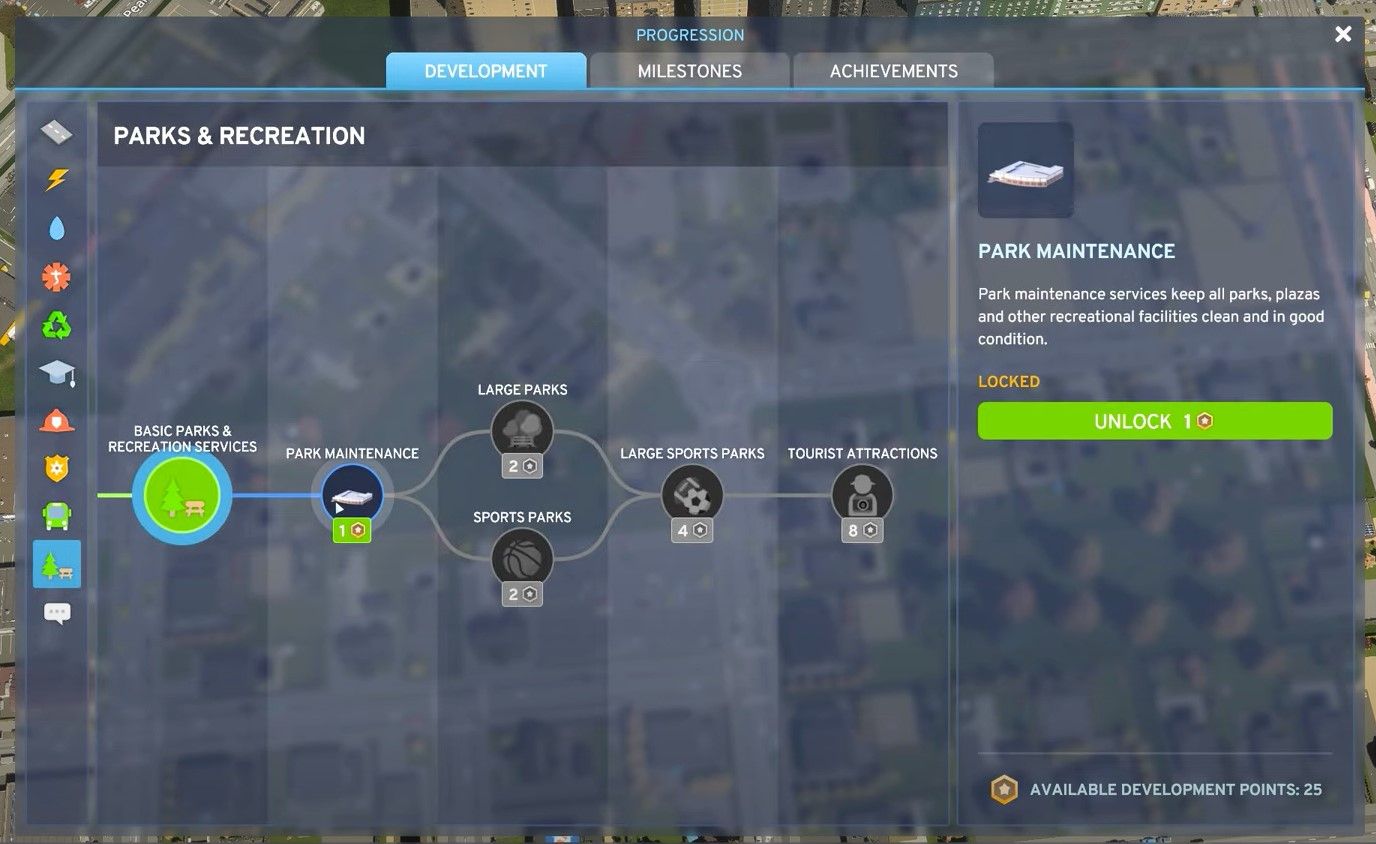The image size is (1376, 844).
Task: Open the Basic Parks & Recreation Services node
Action: click(181, 493)
